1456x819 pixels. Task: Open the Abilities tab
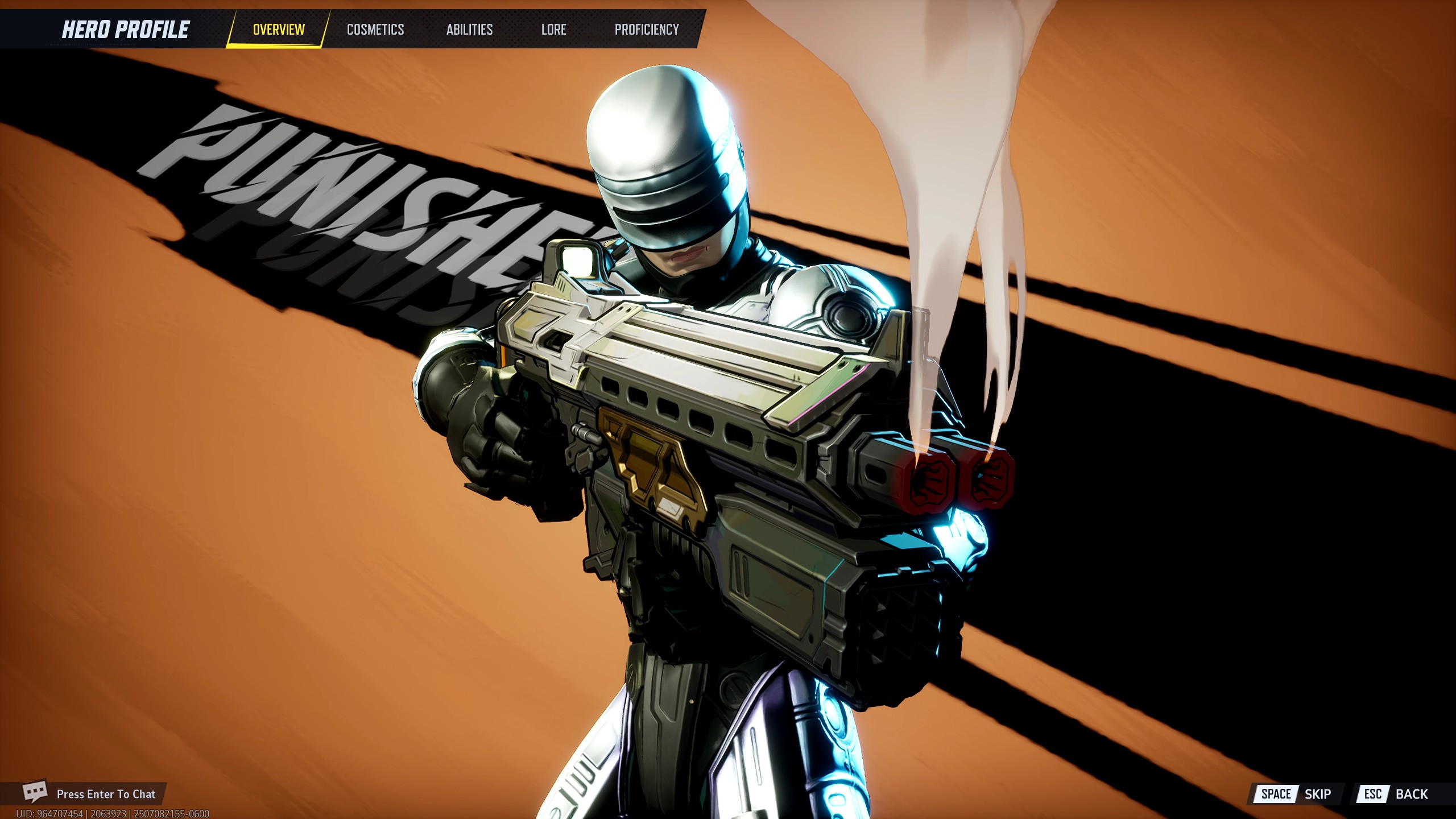pyautogui.click(x=468, y=30)
